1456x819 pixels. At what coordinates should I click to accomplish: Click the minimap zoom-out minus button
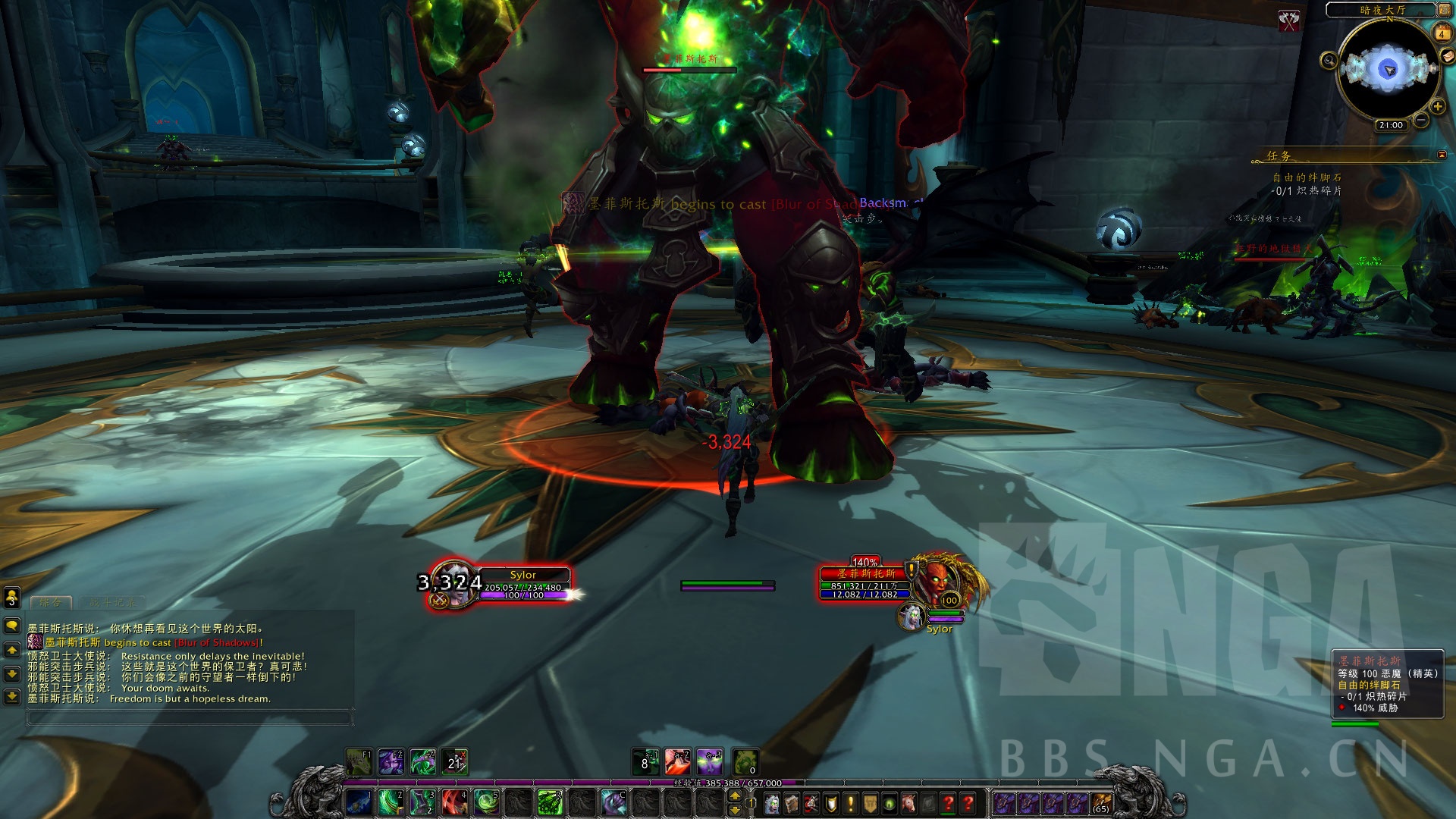coord(1420,120)
